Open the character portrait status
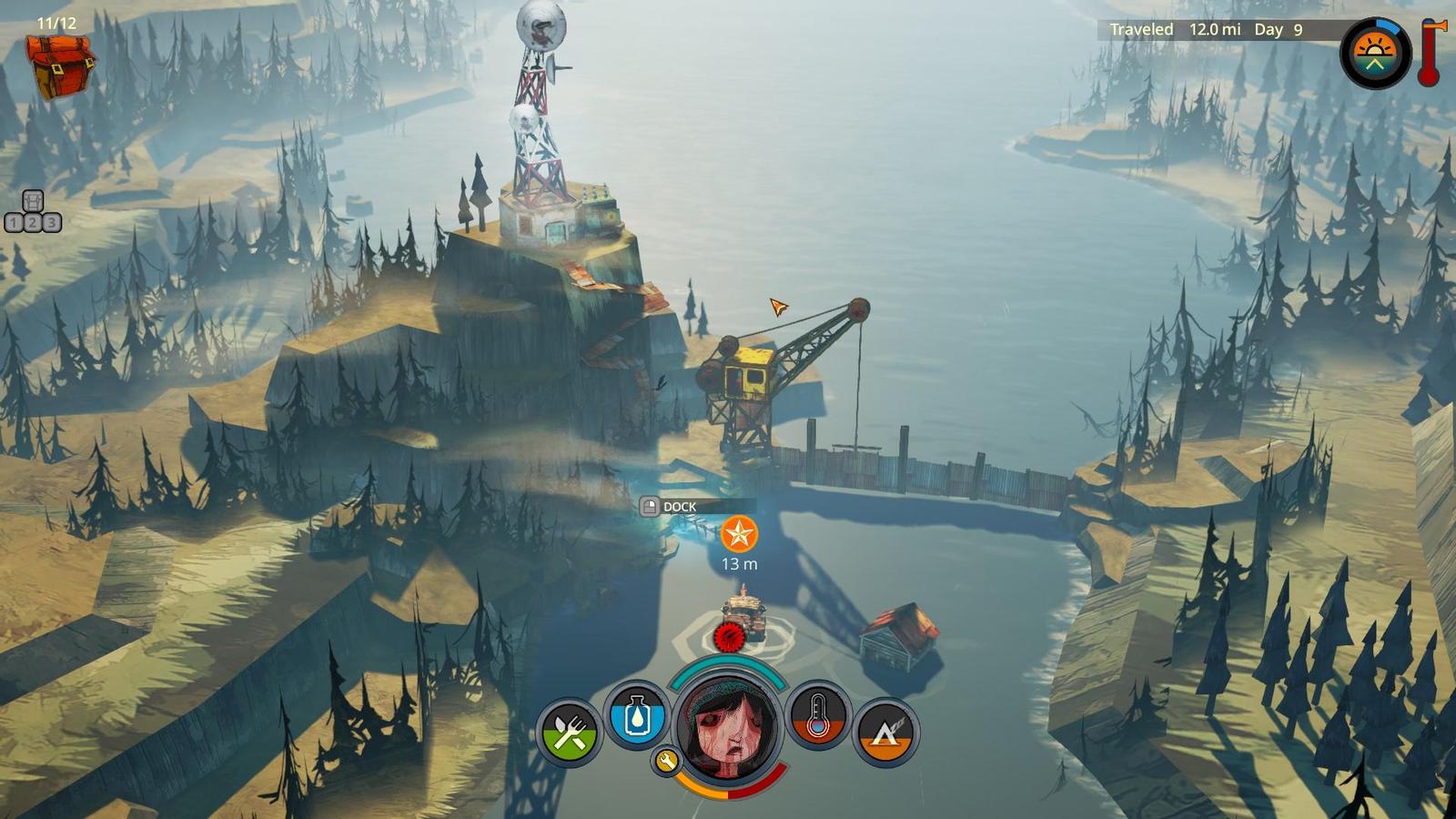The image size is (1456, 819). pos(728,723)
